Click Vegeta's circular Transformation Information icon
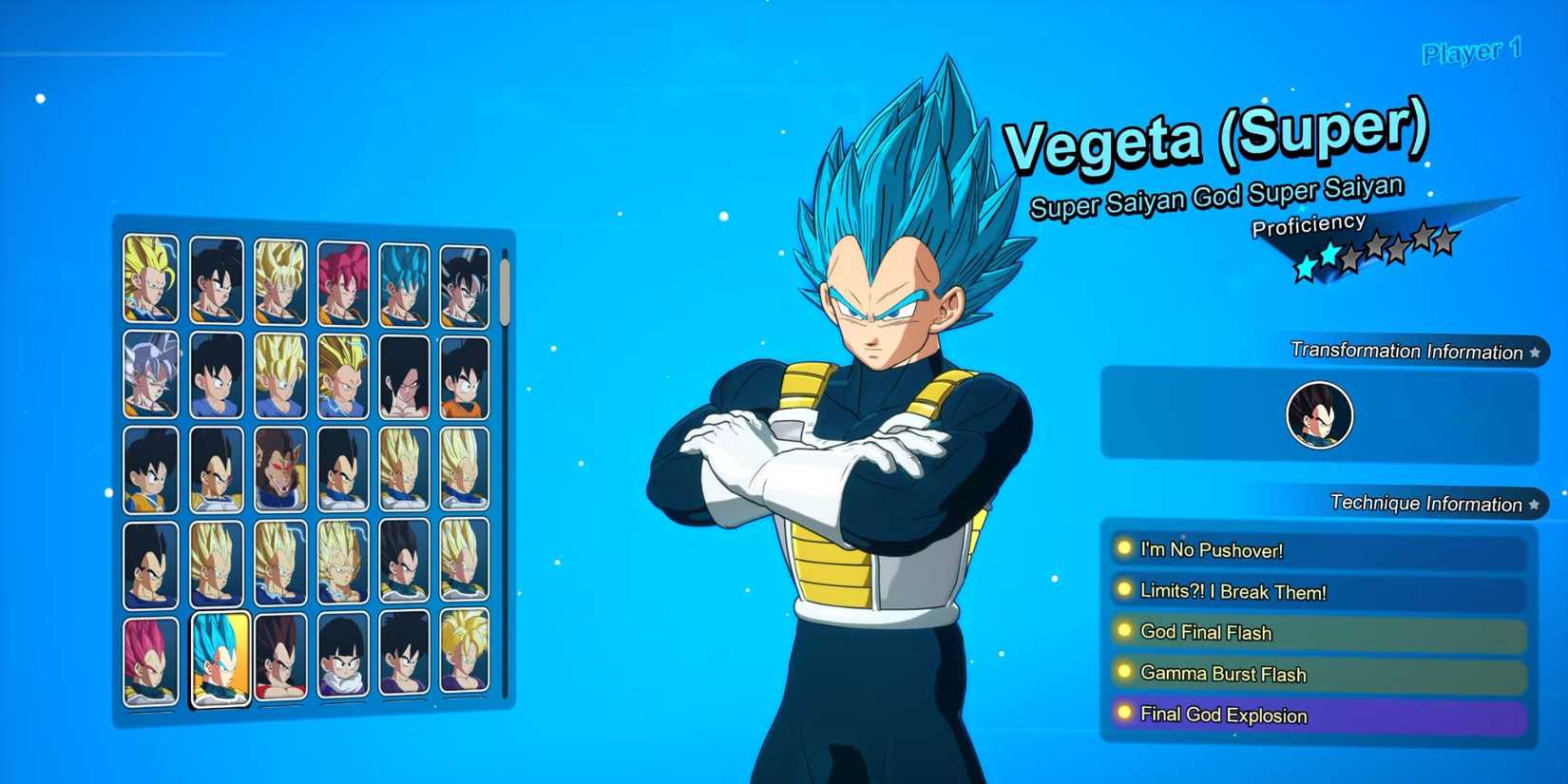Image resolution: width=1568 pixels, height=784 pixels. click(1318, 413)
